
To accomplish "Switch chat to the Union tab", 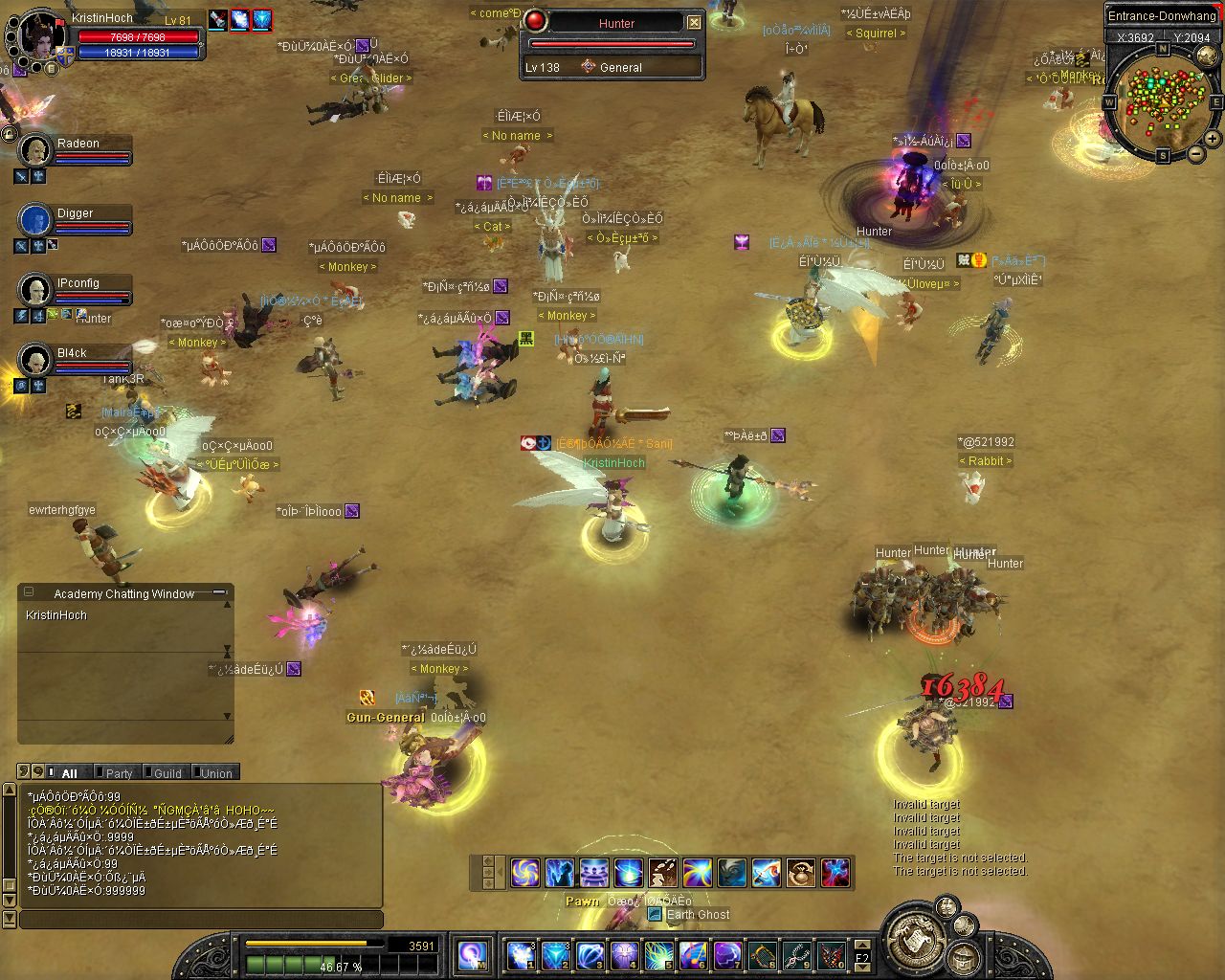I will pos(216,773).
